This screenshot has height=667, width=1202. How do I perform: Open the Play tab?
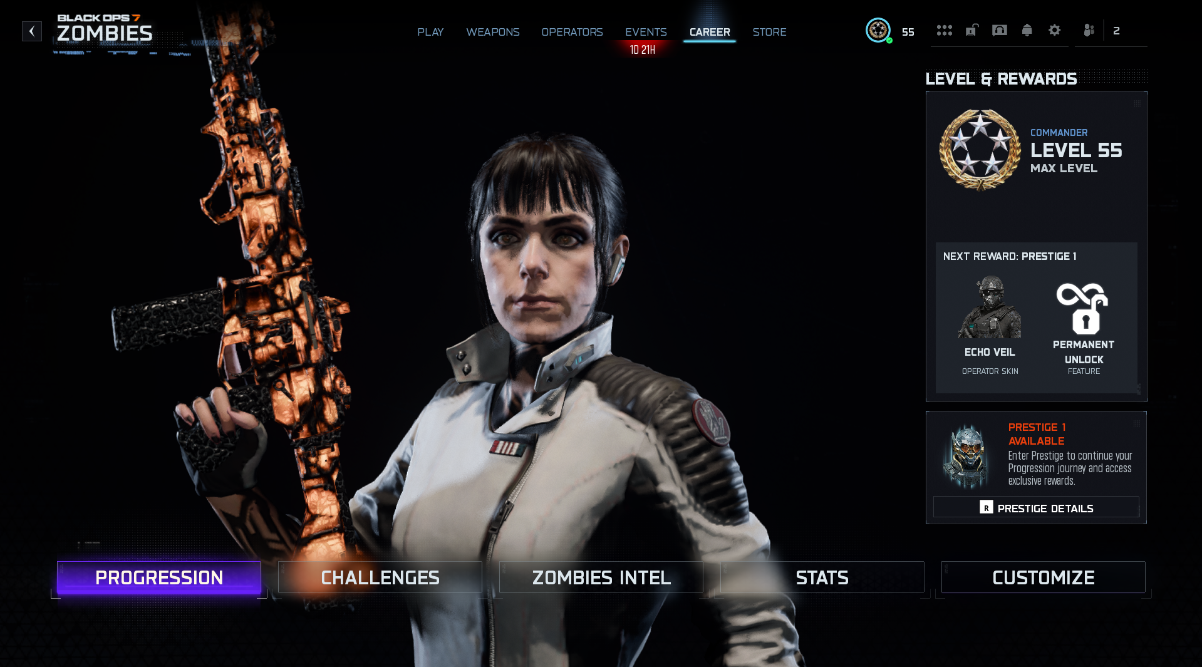(430, 32)
